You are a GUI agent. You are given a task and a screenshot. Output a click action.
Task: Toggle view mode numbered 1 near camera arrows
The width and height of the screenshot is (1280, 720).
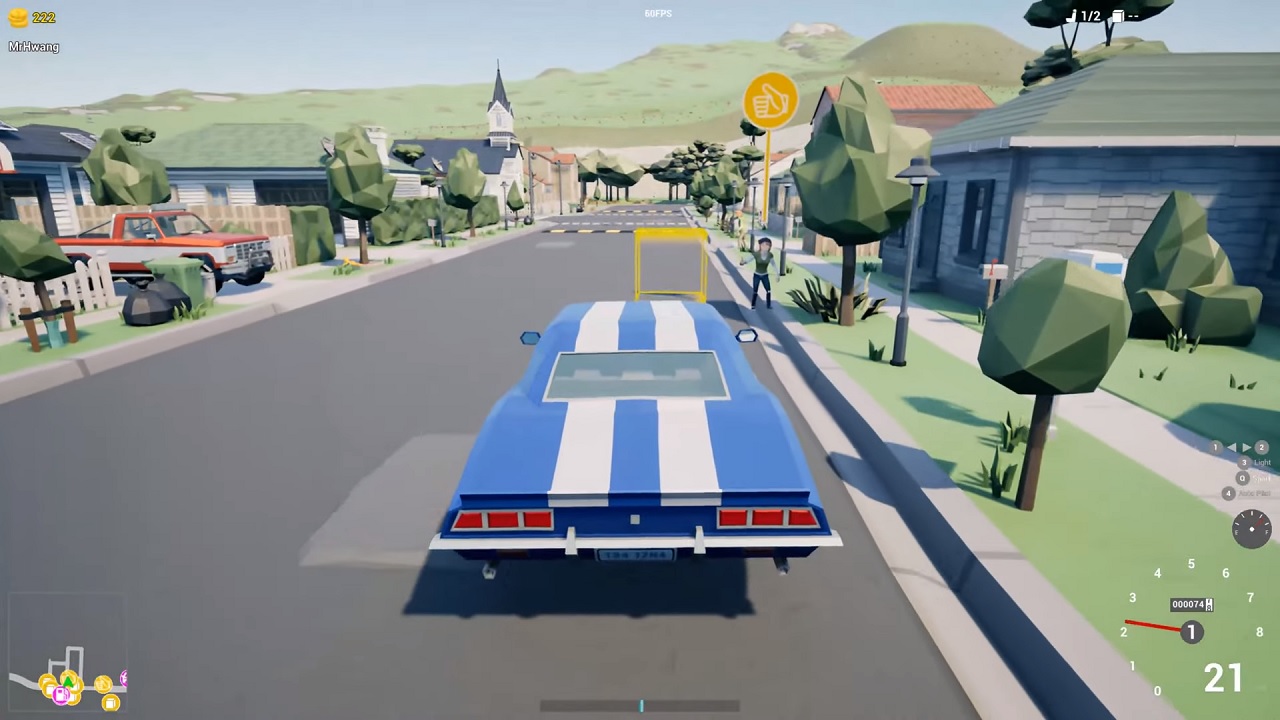(1215, 447)
